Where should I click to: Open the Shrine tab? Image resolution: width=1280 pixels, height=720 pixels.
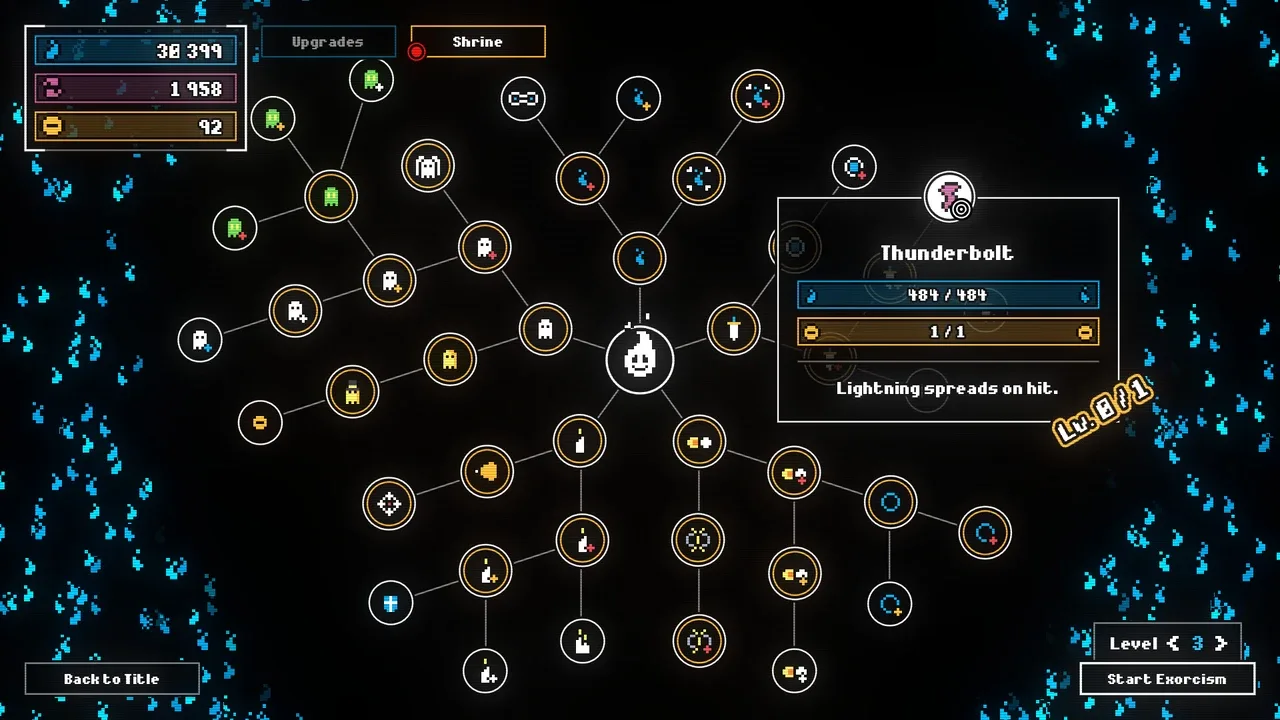tap(478, 42)
